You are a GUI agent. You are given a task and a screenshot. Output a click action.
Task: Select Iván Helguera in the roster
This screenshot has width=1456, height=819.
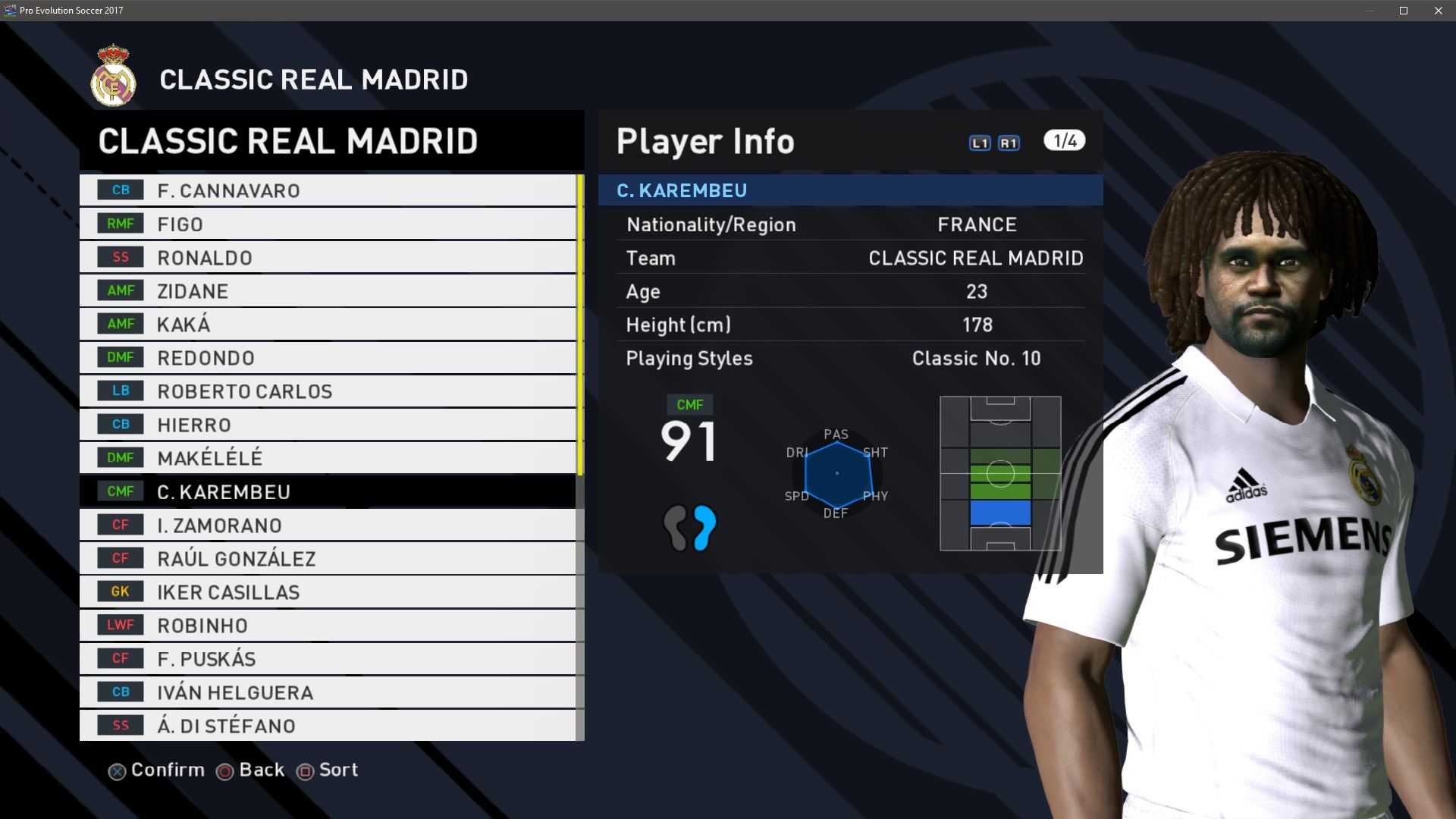point(327,692)
